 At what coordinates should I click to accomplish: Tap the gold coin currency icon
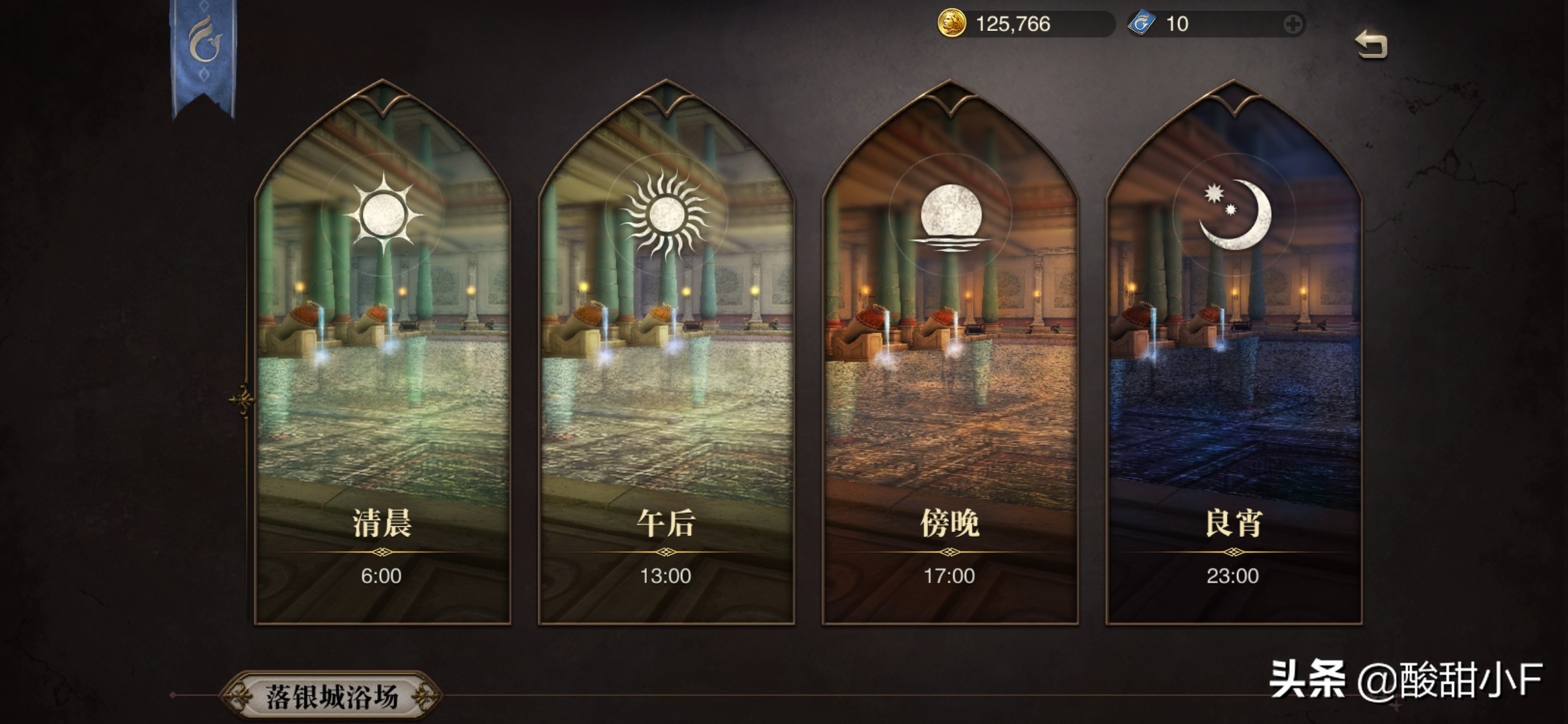pyautogui.click(x=951, y=25)
